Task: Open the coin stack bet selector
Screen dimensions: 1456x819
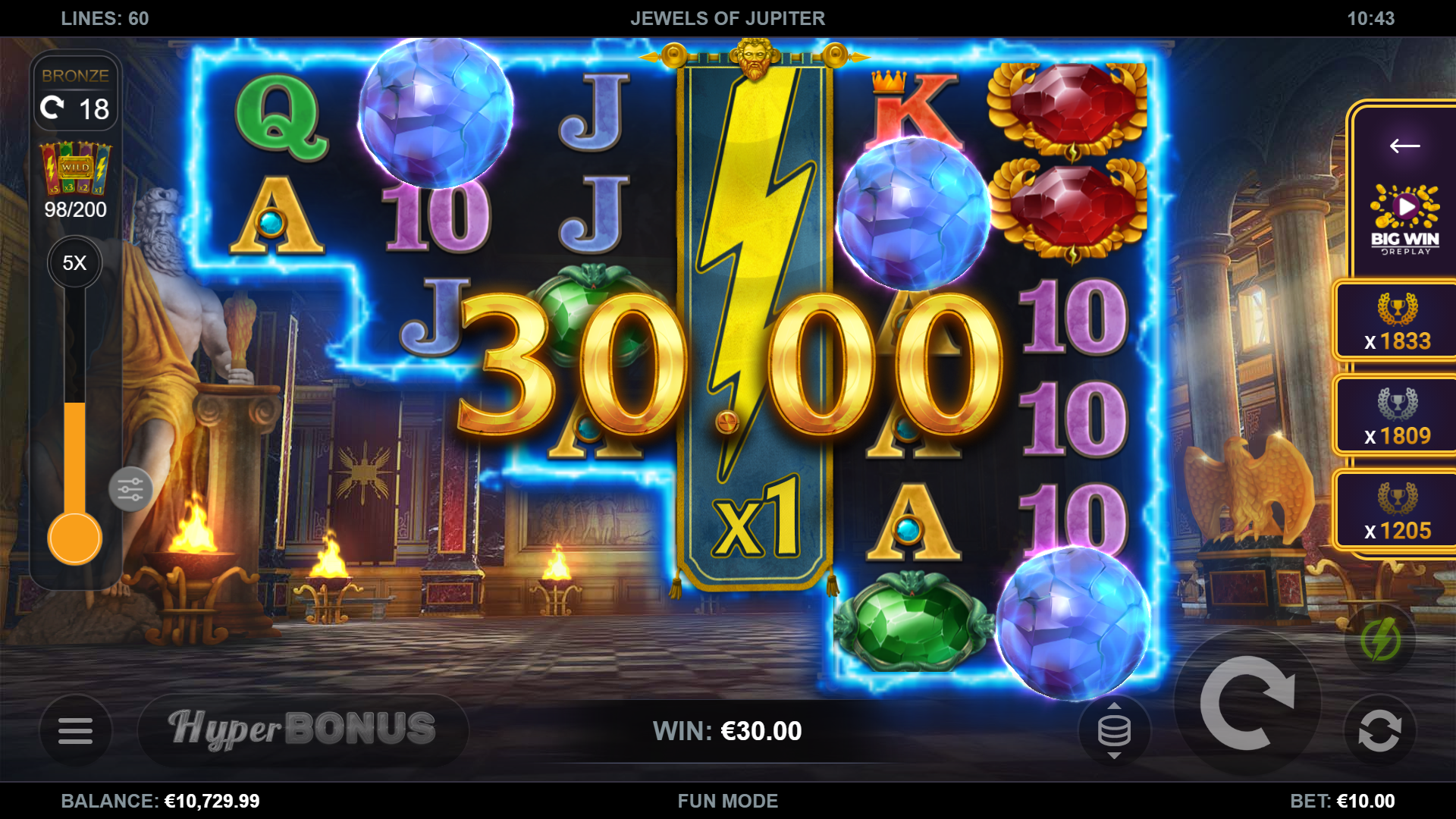Action: (x=1114, y=731)
